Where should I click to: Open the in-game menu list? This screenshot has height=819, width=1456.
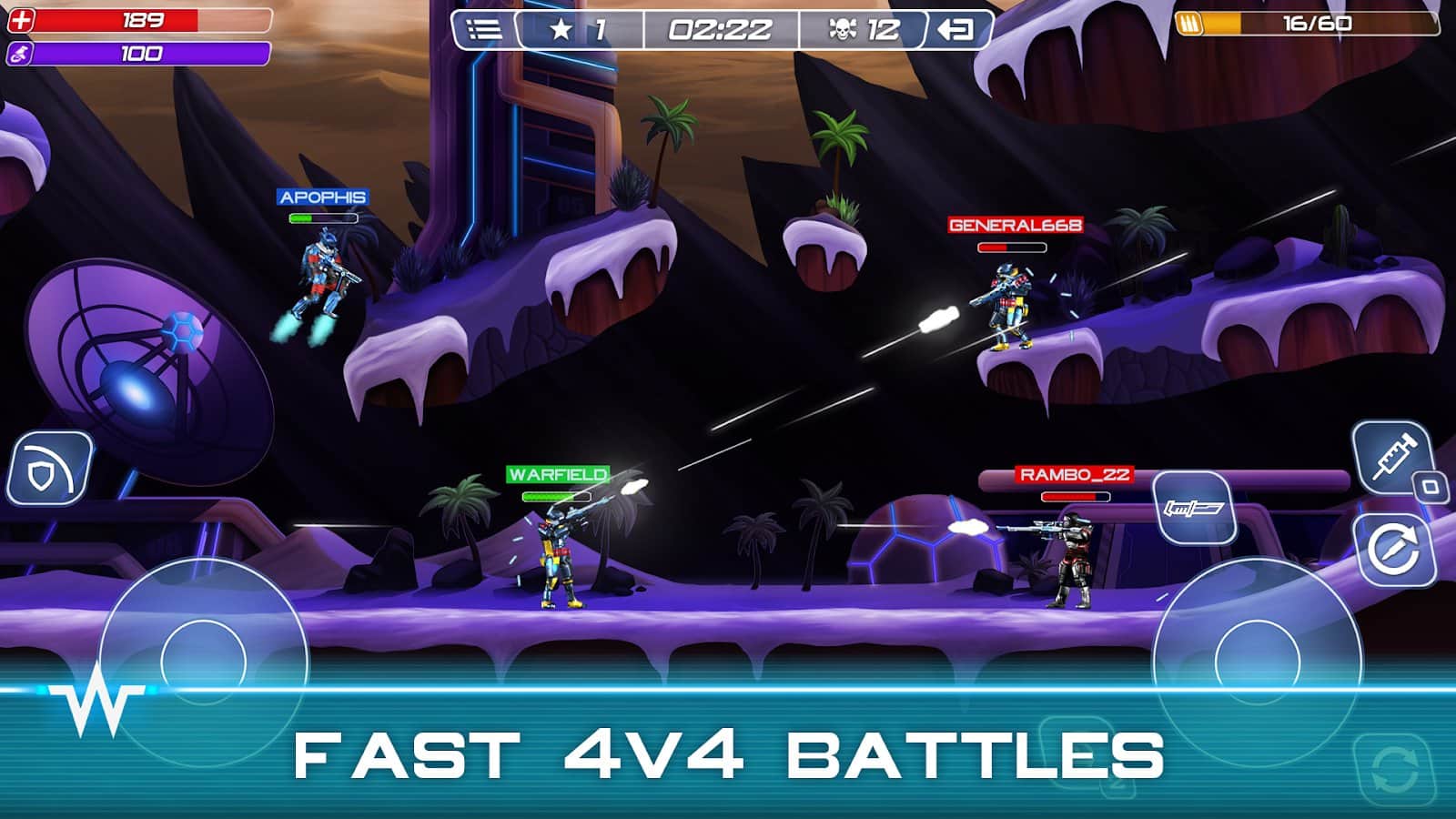pos(481,29)
